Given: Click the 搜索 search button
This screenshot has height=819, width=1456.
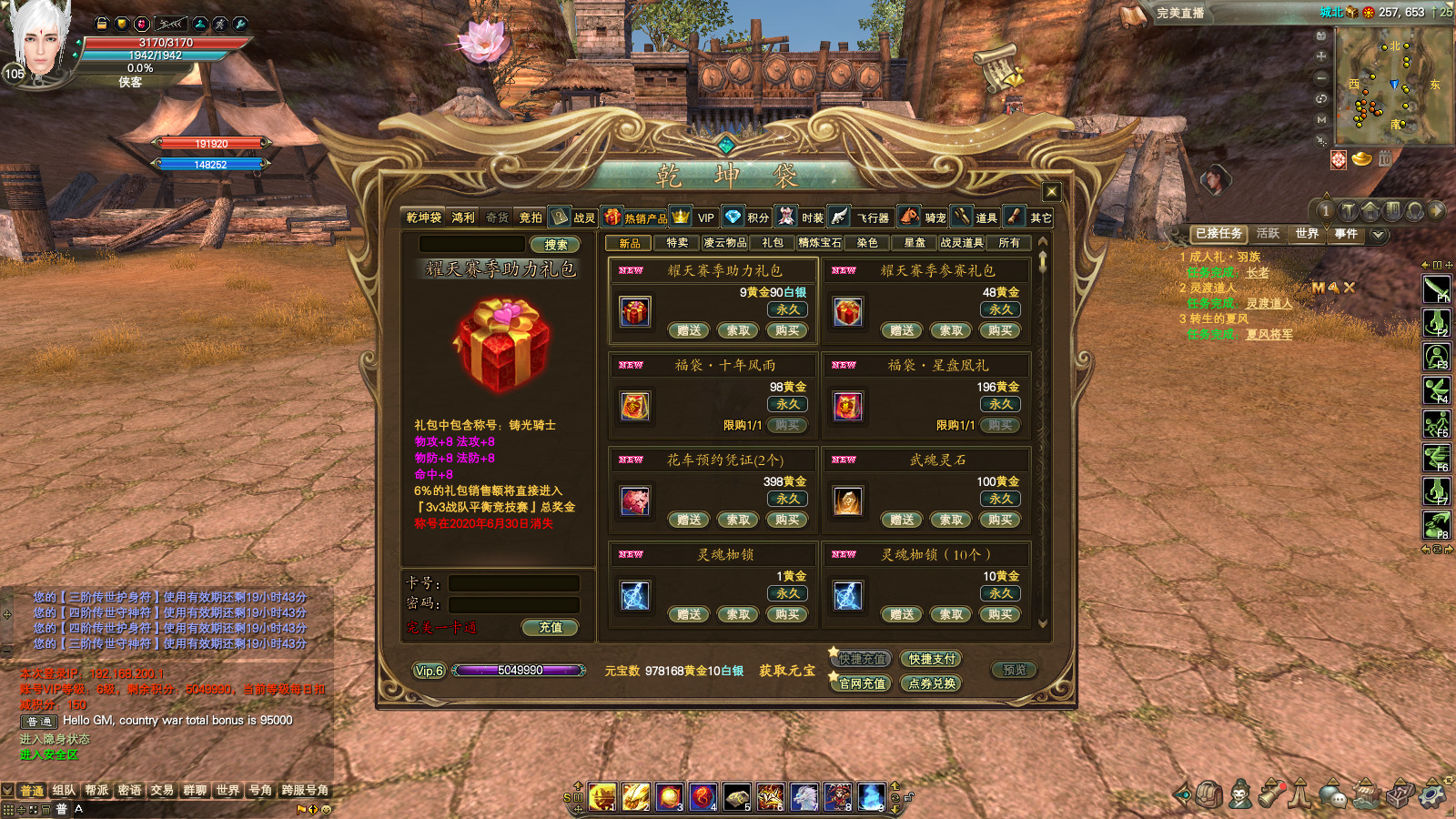Looking at the screenshot, I should point(555,245).
